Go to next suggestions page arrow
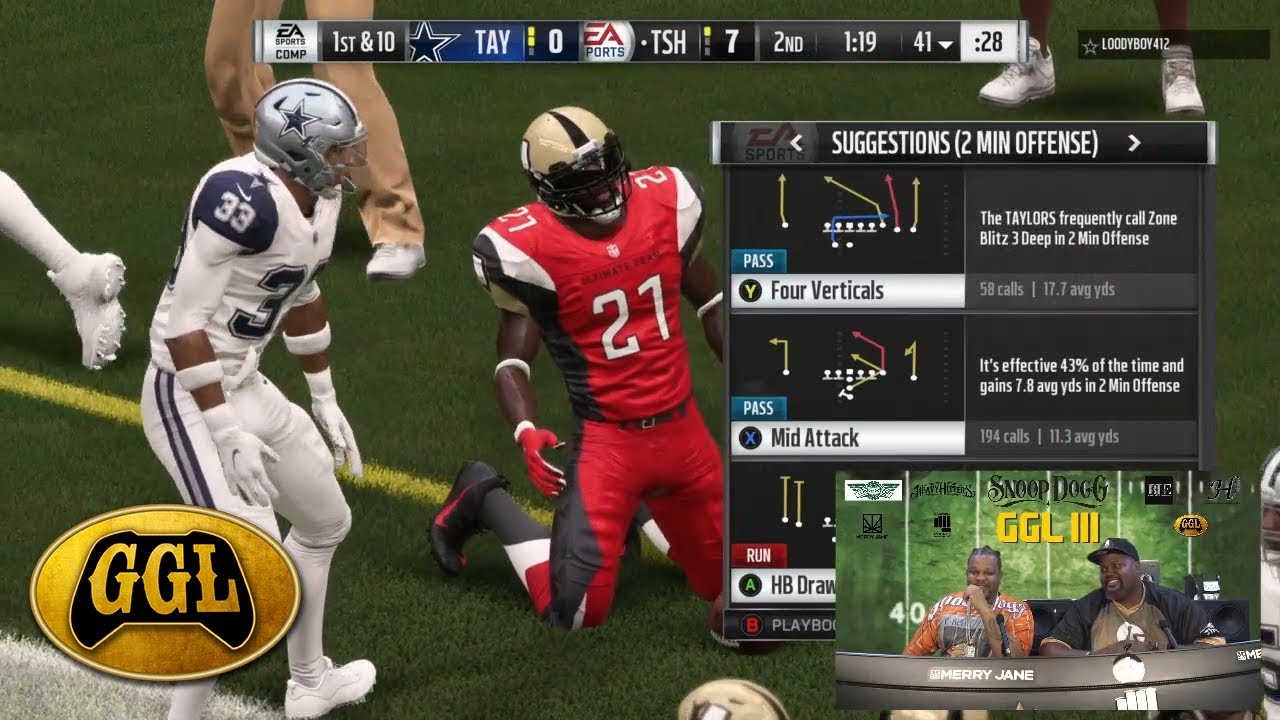Screen dimensions: 1280x720 tap(1133, 144)
